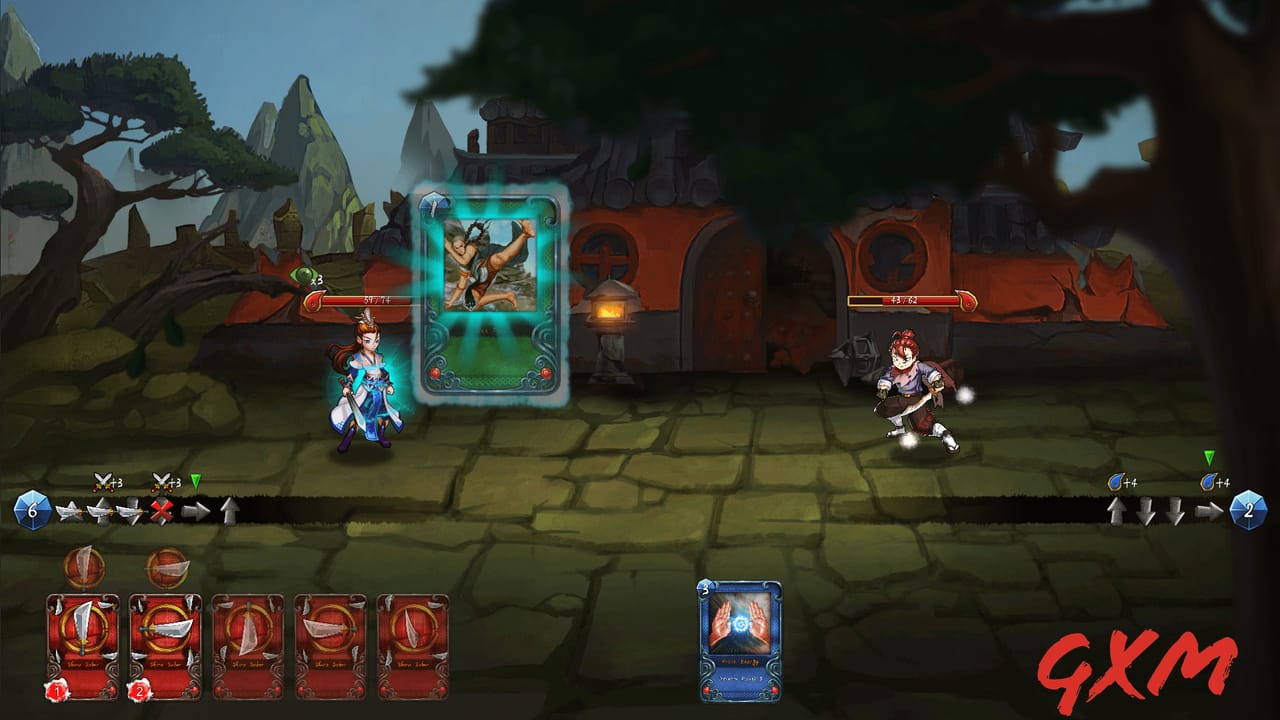Screen dimensions: 1280x720
Task: Click the water drop +4 indicator above enemy queue
Action: point(1117,481)
